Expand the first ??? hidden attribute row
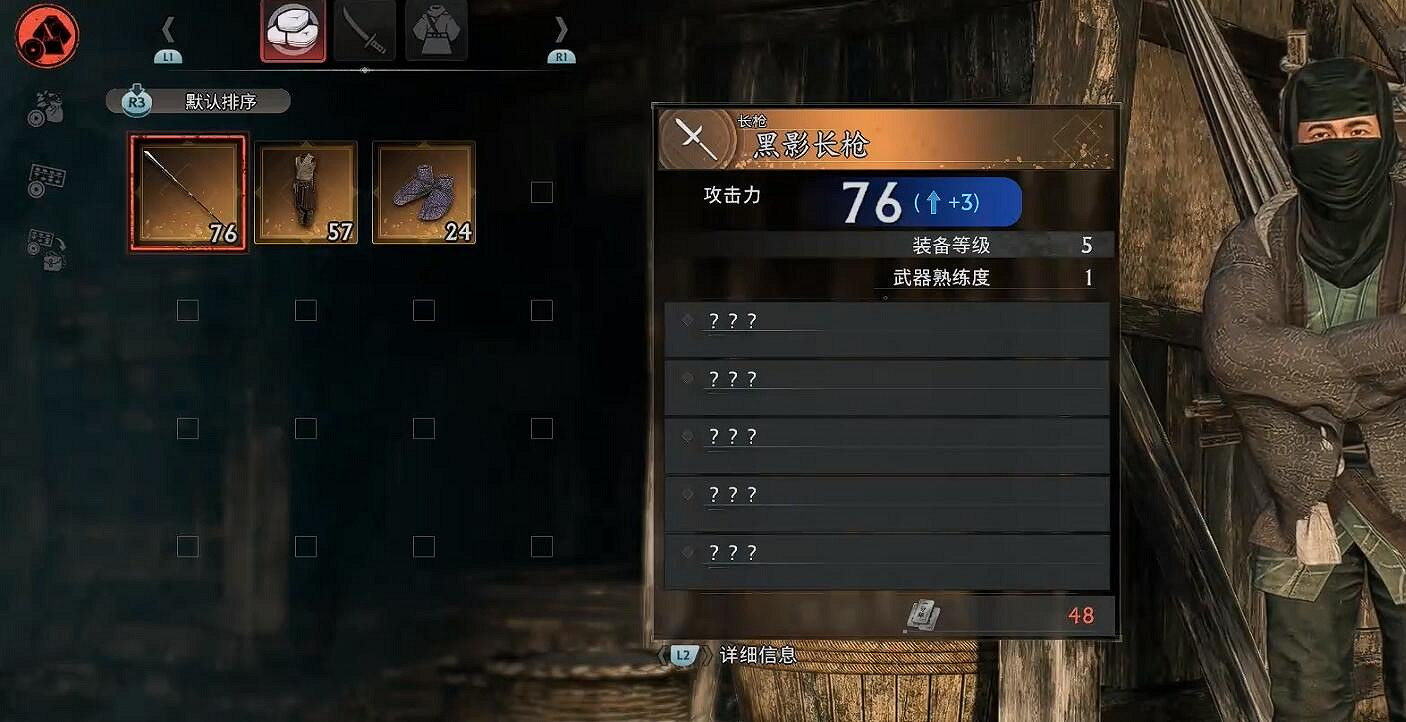The height and width of the screenshot is (722, 1406). tap(886, 325)
